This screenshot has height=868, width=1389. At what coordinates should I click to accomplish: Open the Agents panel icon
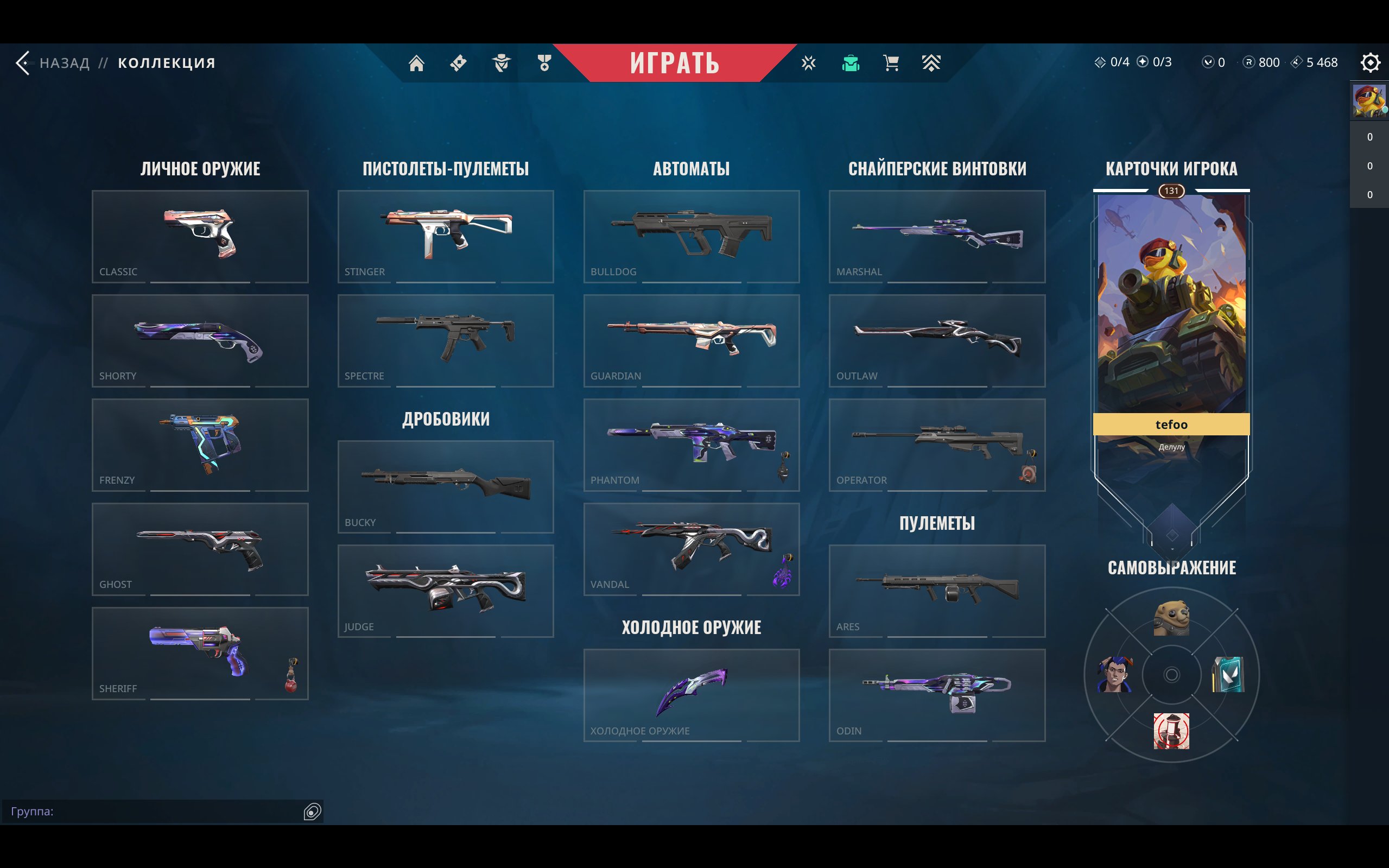501,63
